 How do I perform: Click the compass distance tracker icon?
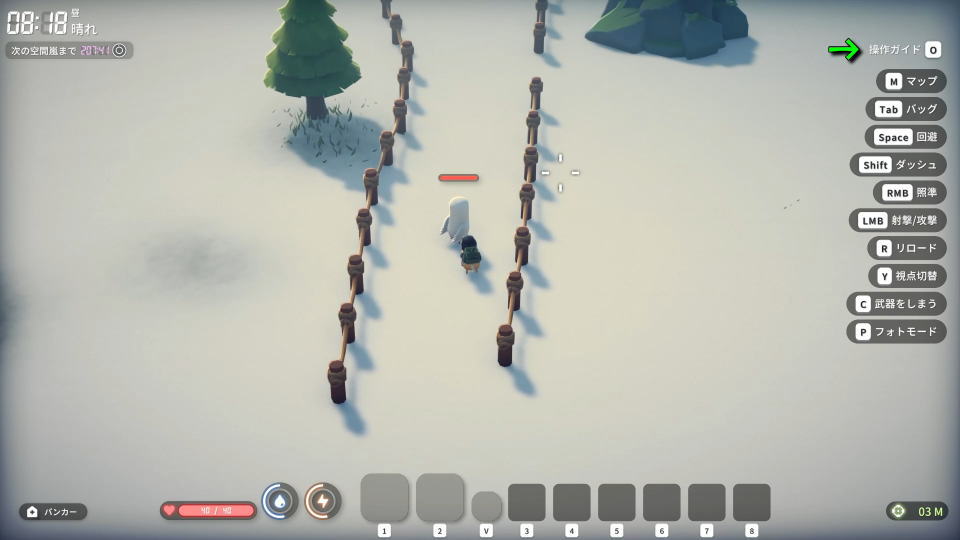[x=898, y=511]
